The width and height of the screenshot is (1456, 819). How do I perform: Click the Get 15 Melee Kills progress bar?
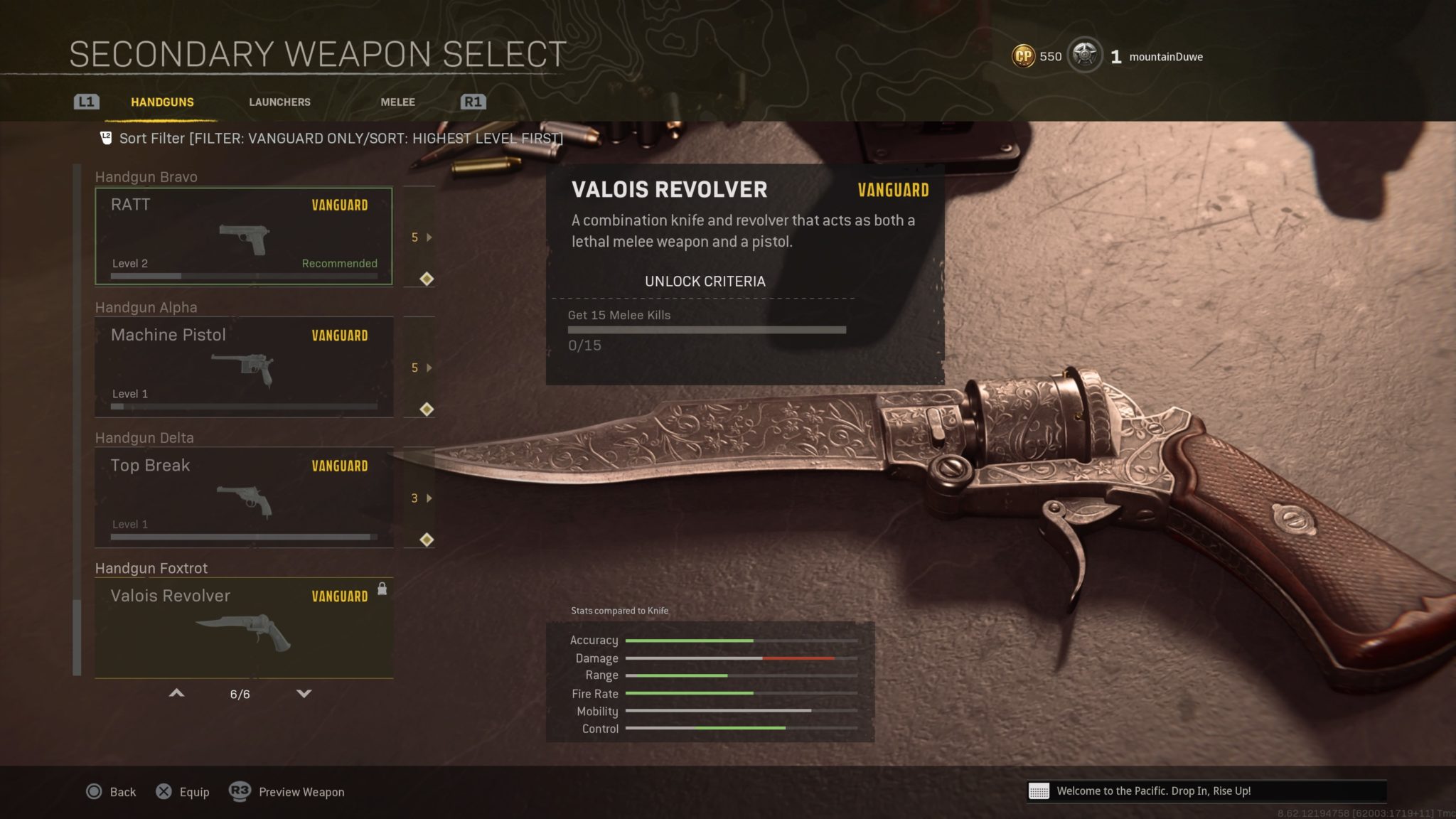706,329
